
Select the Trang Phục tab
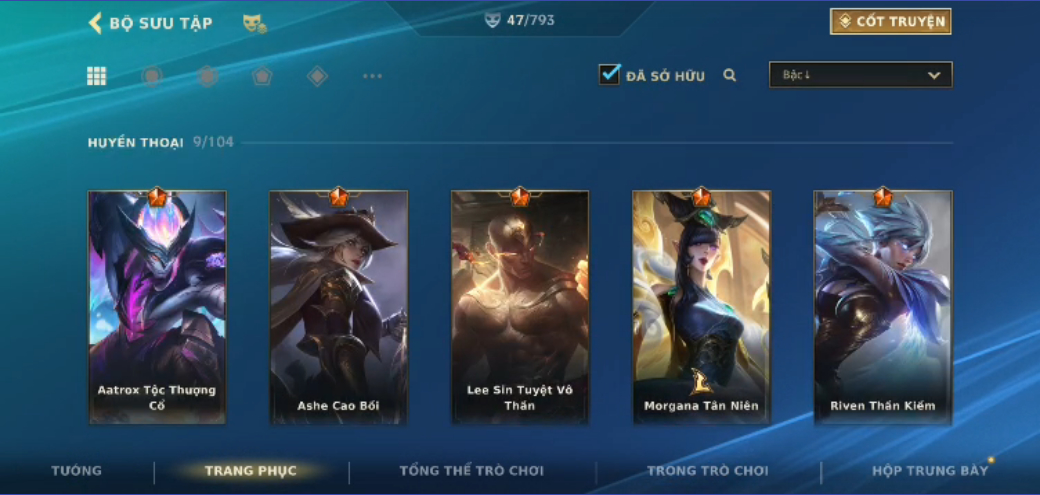click(x=250, y=471)
